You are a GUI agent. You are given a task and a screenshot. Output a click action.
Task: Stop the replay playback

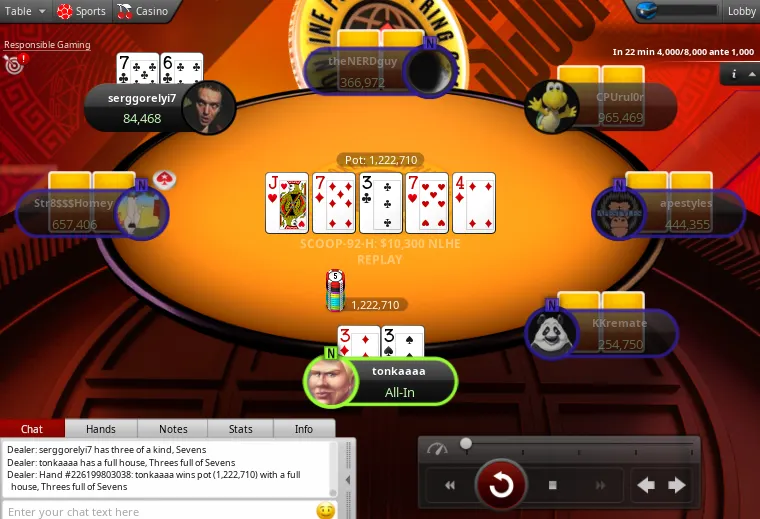click(552, 486)
